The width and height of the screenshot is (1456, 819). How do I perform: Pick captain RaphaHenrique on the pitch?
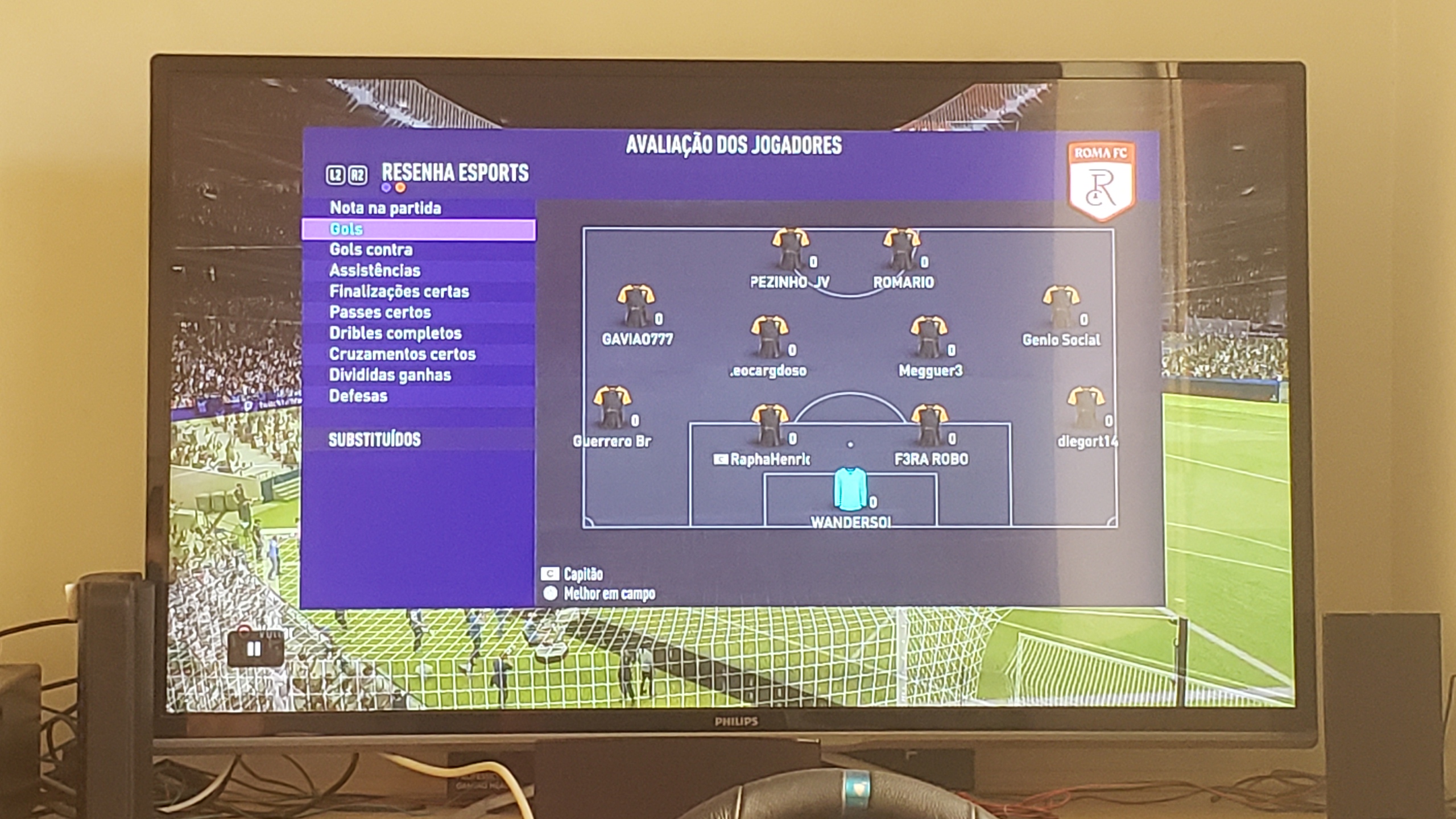pyautogui.click(x=770, y=427)
